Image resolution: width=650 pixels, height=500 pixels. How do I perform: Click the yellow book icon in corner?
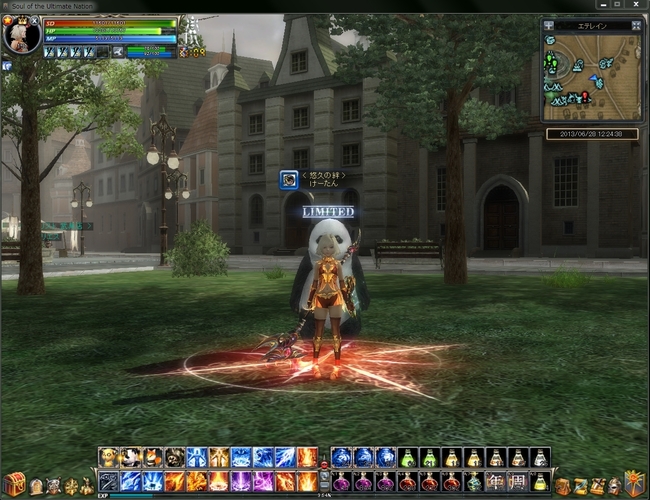(x=634, y=483)
